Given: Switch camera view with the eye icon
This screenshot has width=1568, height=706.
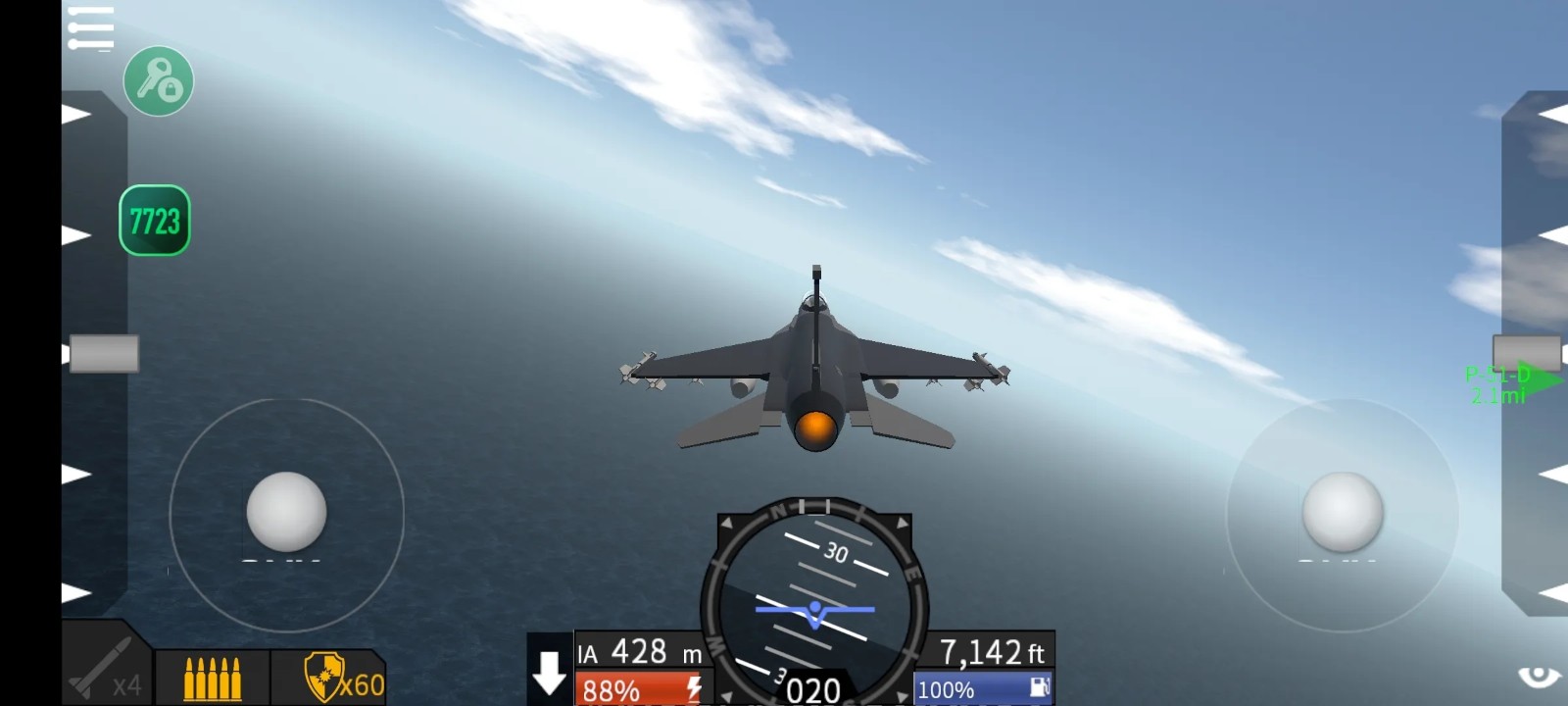Looking at the screenshot, I should [1538, 677].
